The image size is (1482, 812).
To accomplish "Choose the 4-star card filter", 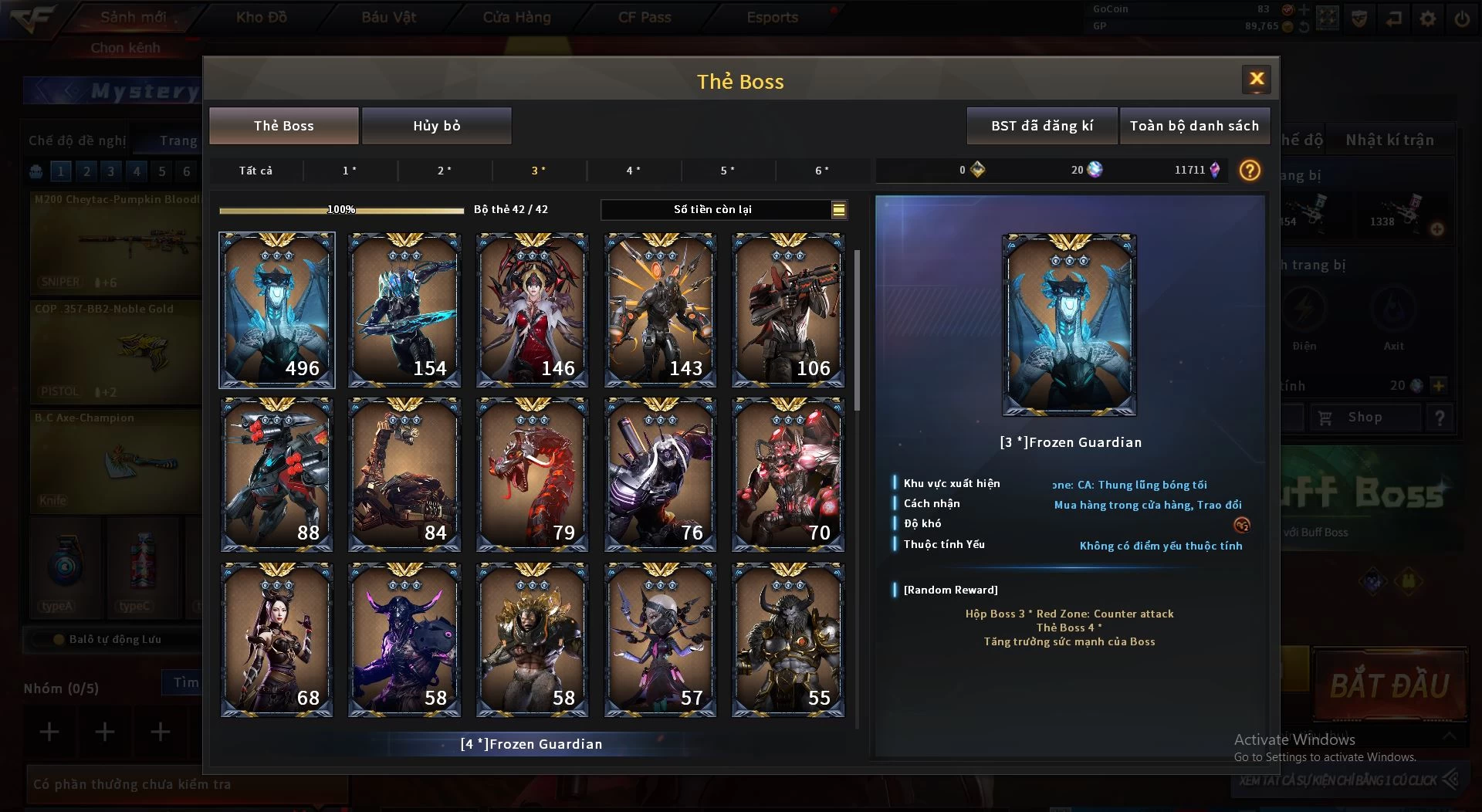I will (x=633, y=171).
